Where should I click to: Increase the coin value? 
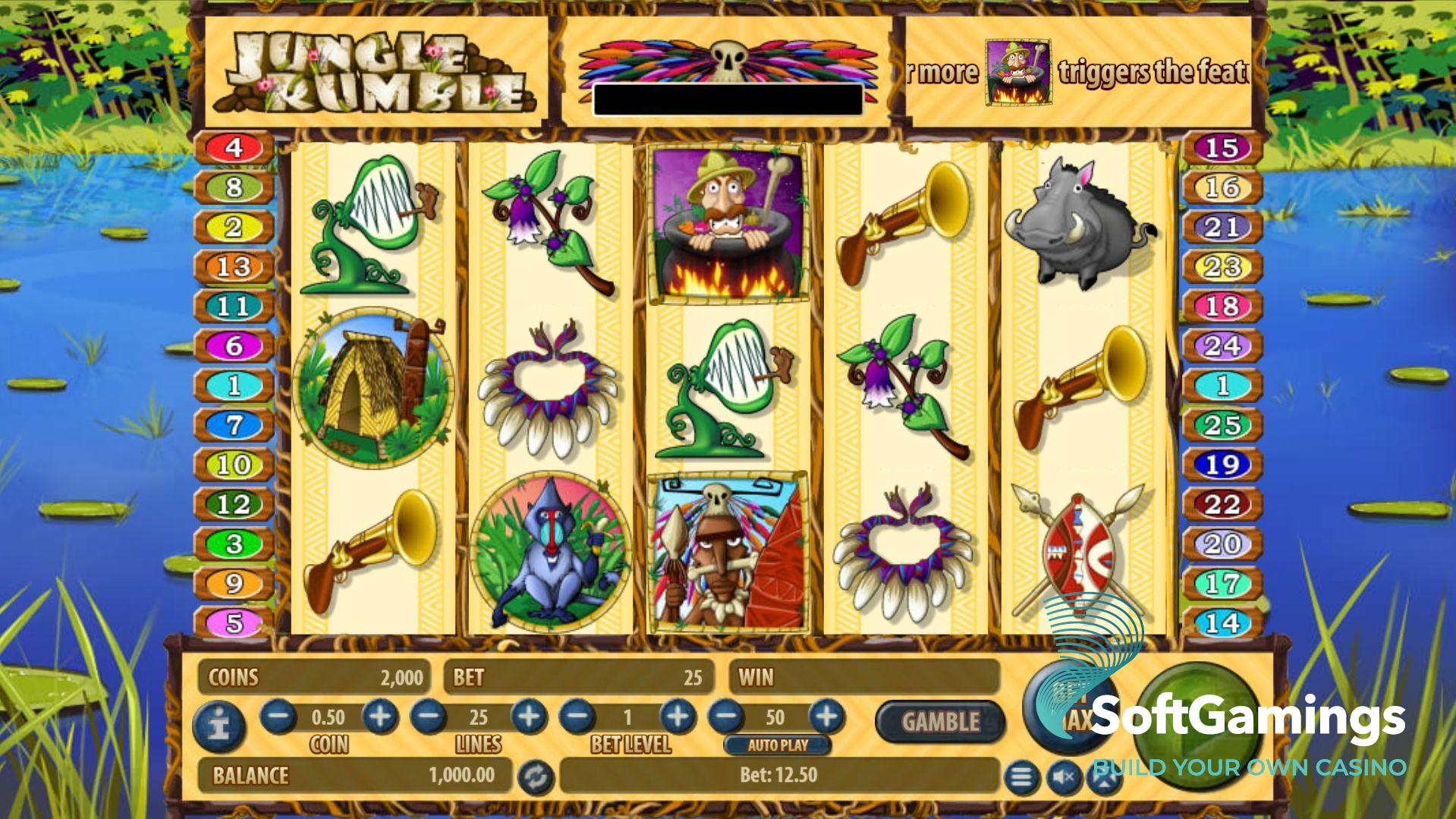click(x=379, y=717)
